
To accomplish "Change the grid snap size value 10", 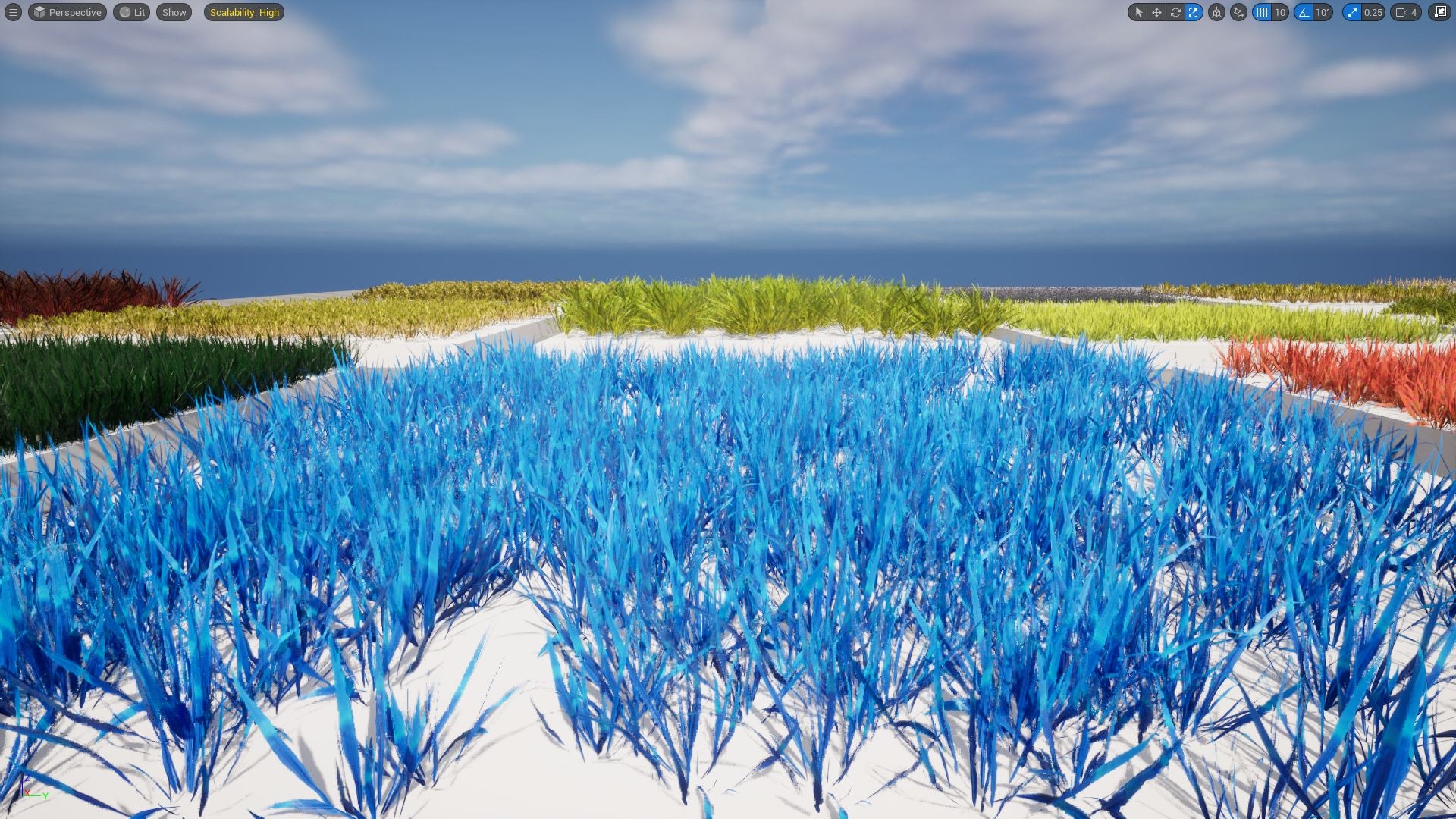I will pos(1279,12).
